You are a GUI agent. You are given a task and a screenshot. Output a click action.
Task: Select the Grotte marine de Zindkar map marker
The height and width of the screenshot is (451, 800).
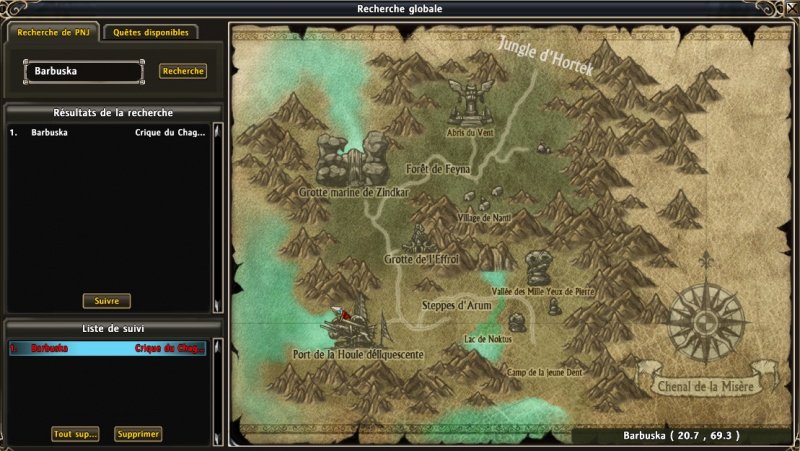click(350, 163)
